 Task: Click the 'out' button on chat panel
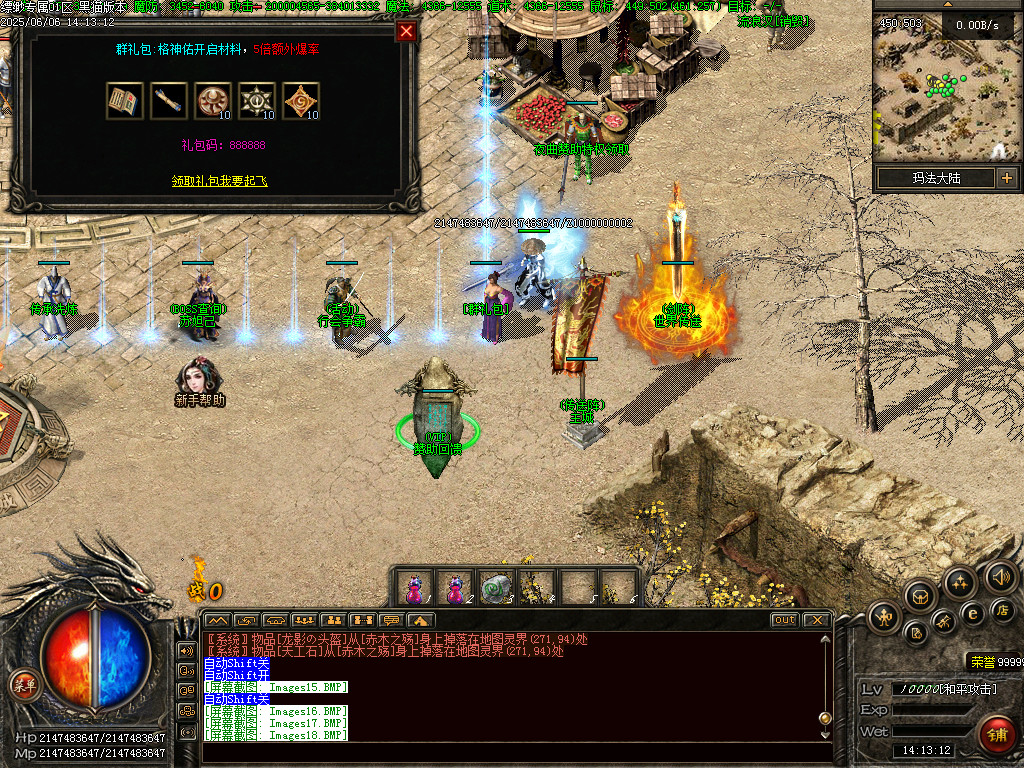coord(784,620)
